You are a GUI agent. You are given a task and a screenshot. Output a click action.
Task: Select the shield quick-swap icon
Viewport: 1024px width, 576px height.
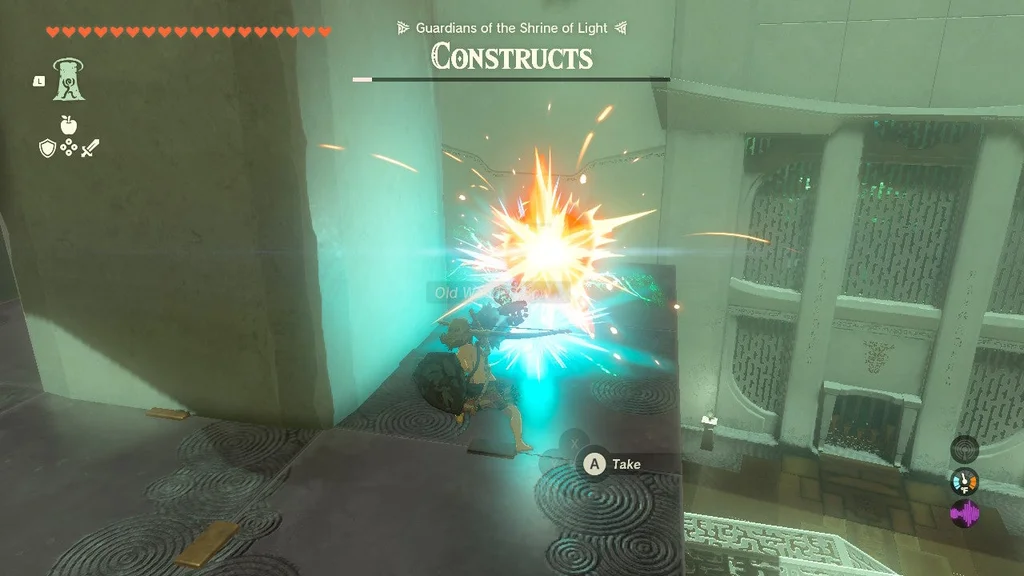46,148
